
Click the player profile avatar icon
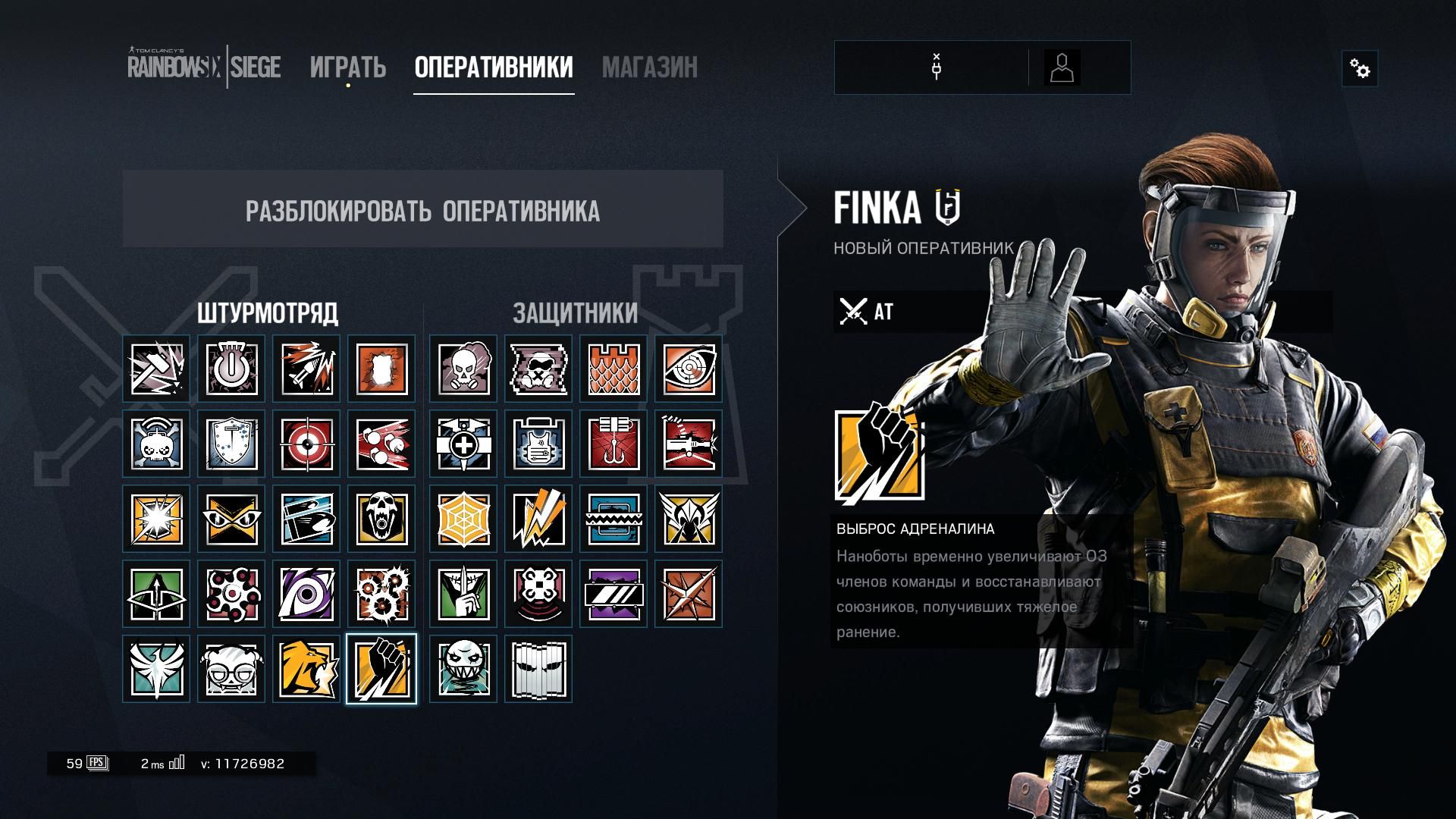pyautogui.click(x=1062, y=68)
